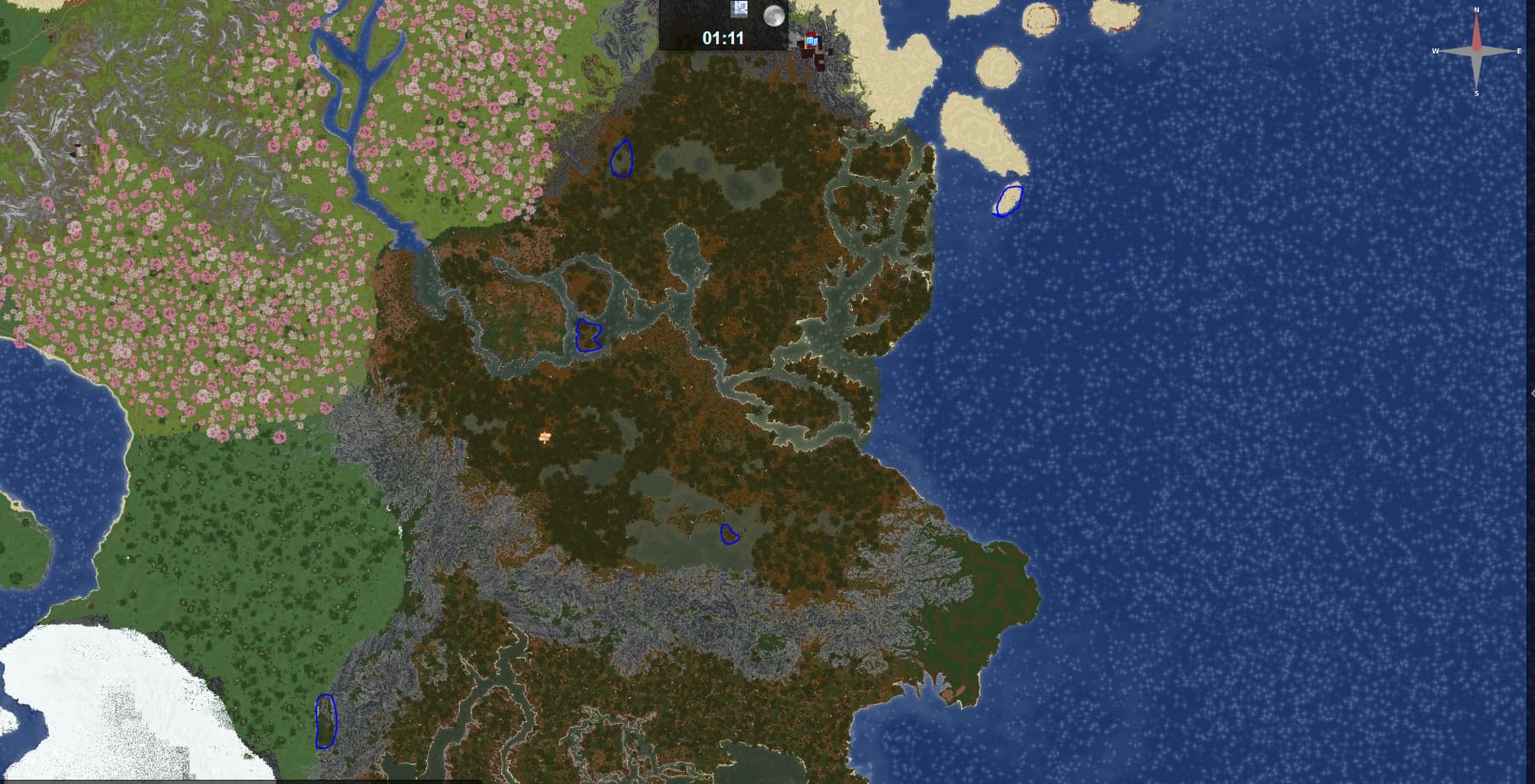Screen dimensions: 1535x784
Task: Click the compass rose
Action: pyautogui.click(x=1476, y=51)
